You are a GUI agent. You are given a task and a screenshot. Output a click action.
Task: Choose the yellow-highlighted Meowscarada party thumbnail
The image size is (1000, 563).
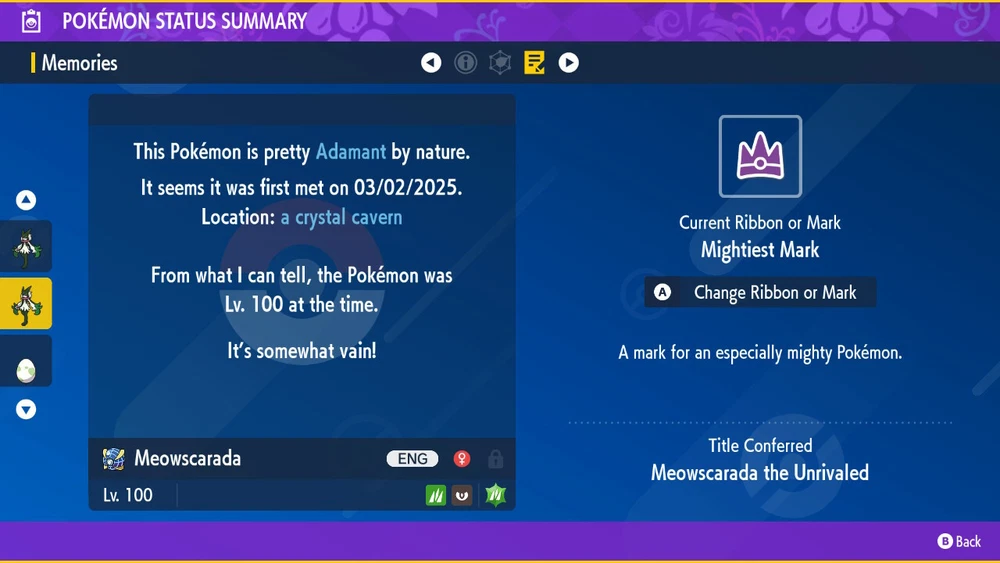[x=26, y=304]
